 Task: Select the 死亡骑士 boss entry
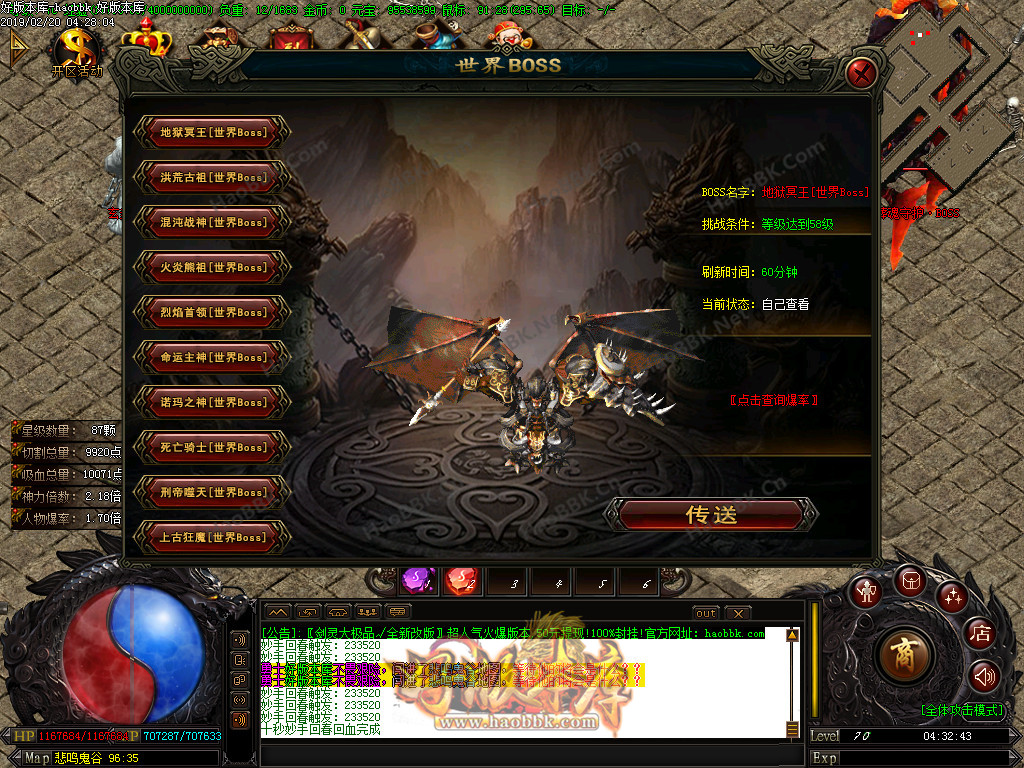point(213,447)
